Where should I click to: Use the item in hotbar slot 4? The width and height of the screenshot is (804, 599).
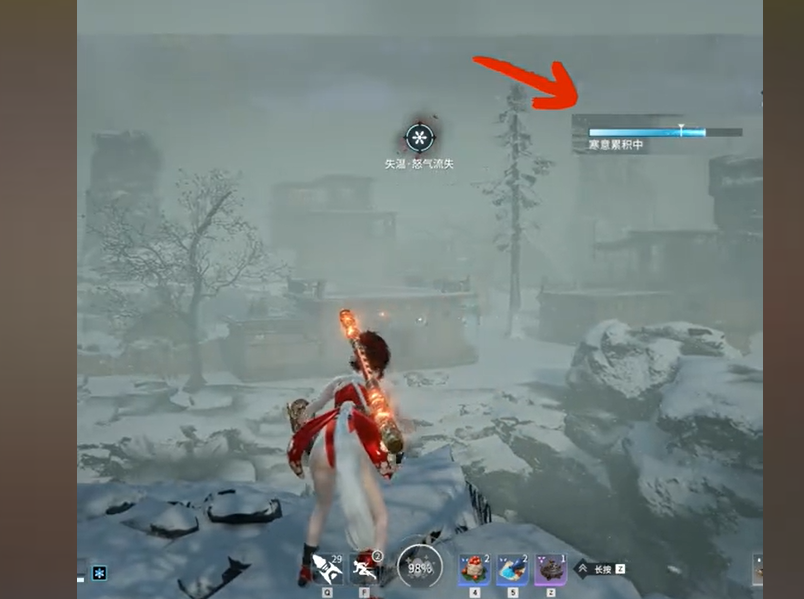click(x=474, y=569)
